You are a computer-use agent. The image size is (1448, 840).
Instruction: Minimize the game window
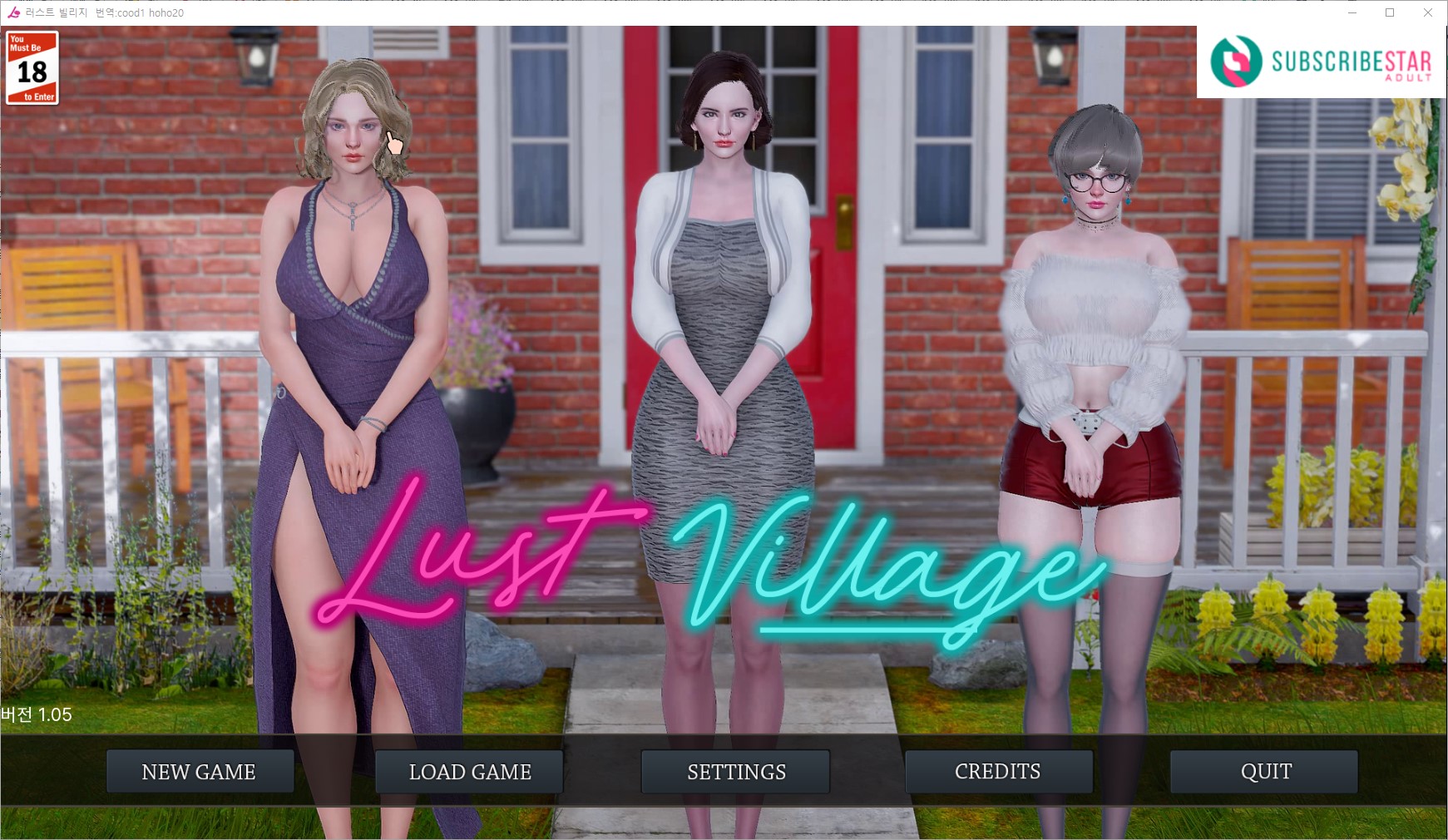pos(1354,12)
